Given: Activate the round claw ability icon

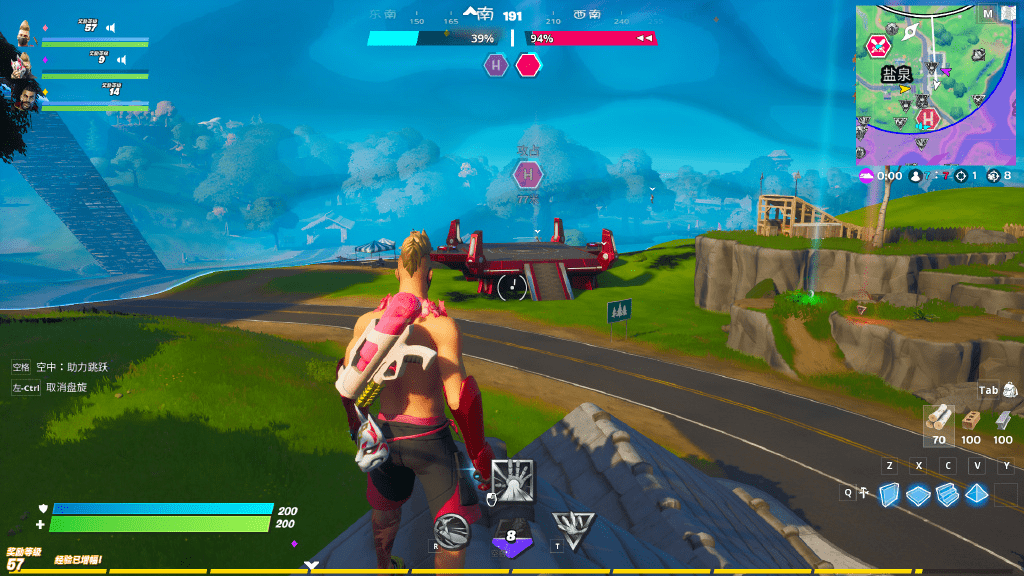Looking at the screenshot, I should pos(453,532).
